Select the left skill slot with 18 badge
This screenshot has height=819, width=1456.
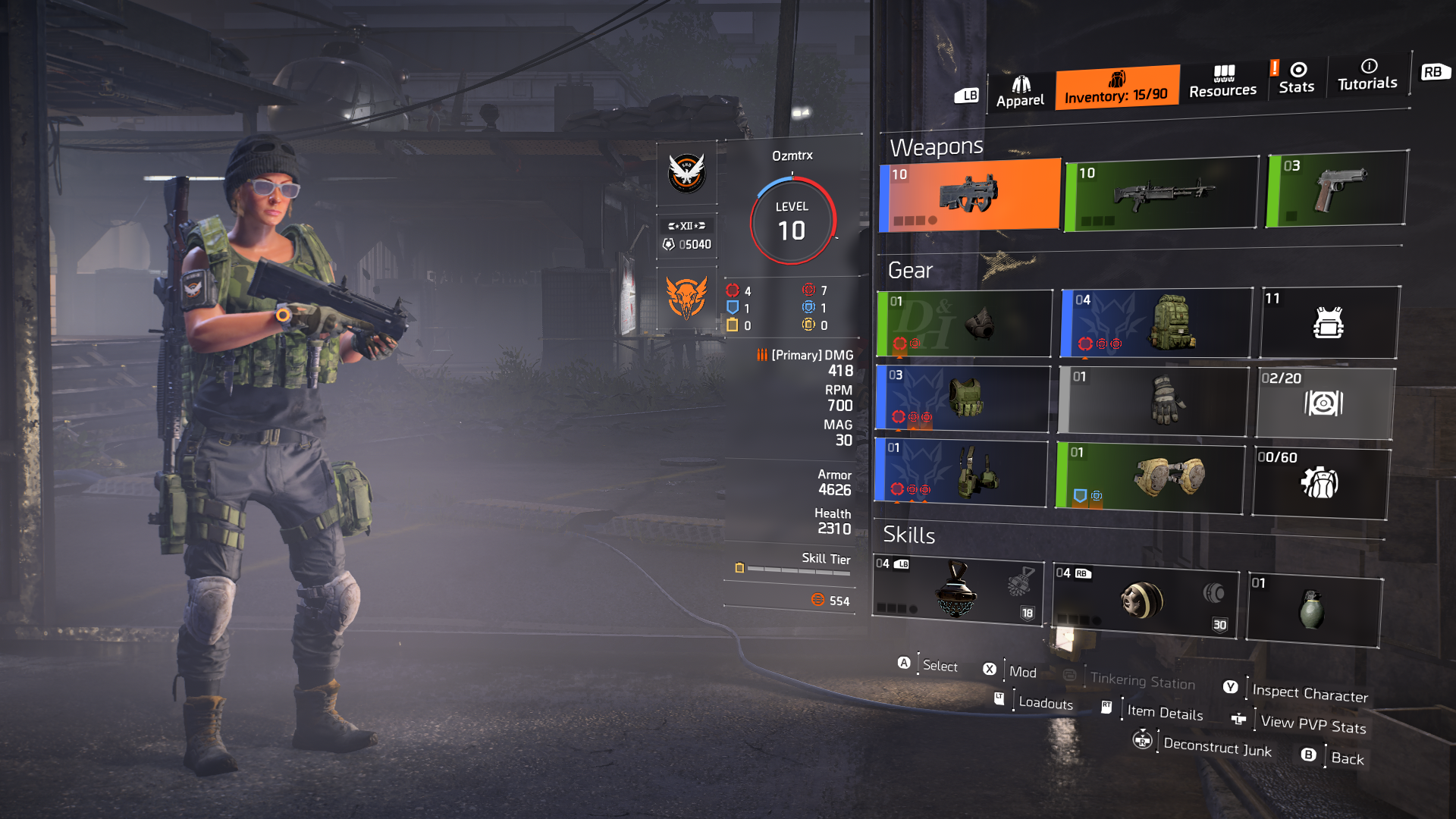tap(957, 591)
